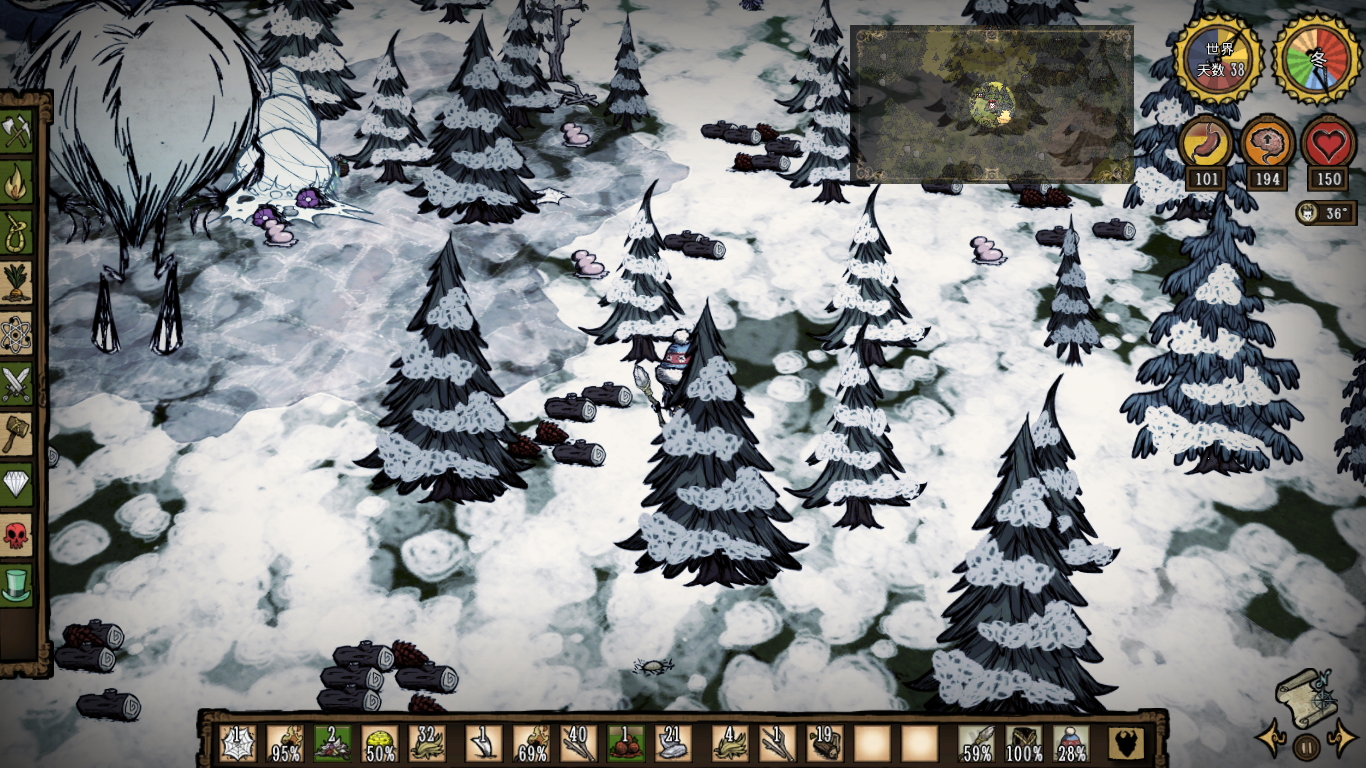Open the Tools crafting tab
Viewport: 1366px width, 768px height.
tap(17, 133)
